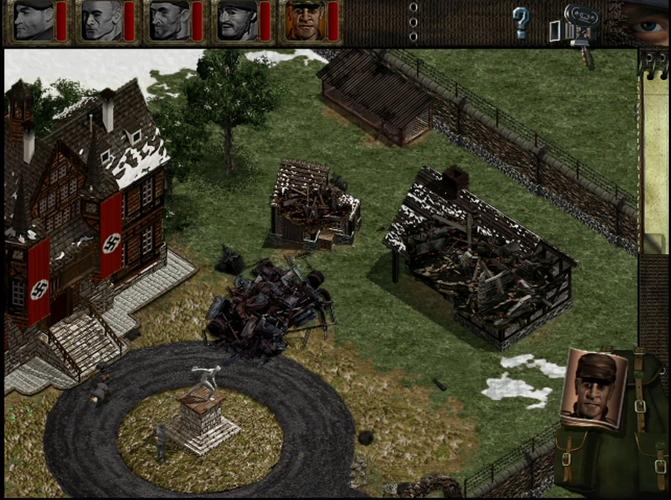Activate the movie camera icon

pos(581,19)
